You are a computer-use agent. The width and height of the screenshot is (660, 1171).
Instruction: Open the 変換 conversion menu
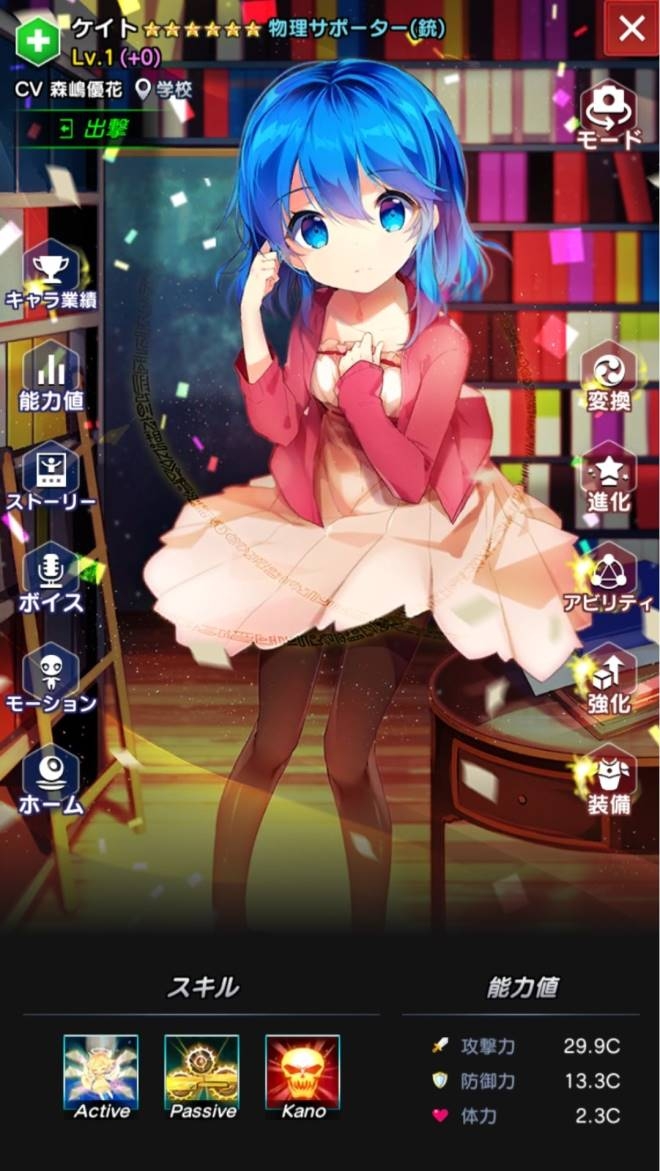pyautogui.click(x=609, y=379)
